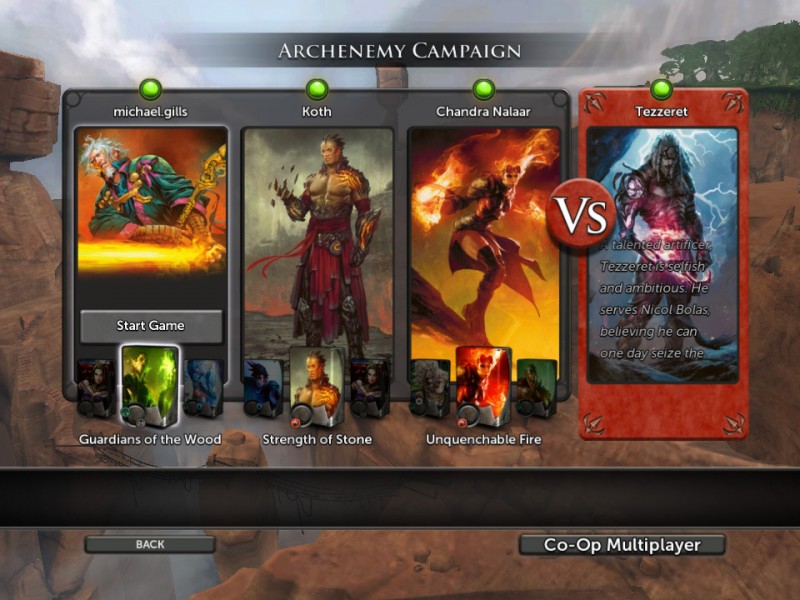Toggle the green ready light above Tezzeret
This screenshot has width=800, height=600.
pos(661,89)
